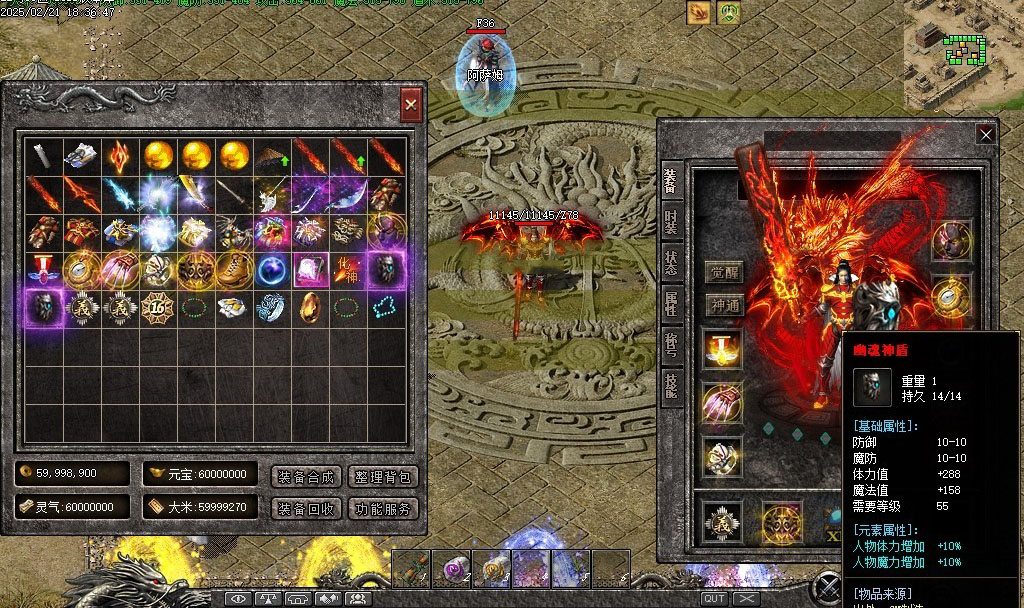This screenshot has width=1024, height=608.
Task: Switch to the 时装 fashion tab
Action: 671,221
